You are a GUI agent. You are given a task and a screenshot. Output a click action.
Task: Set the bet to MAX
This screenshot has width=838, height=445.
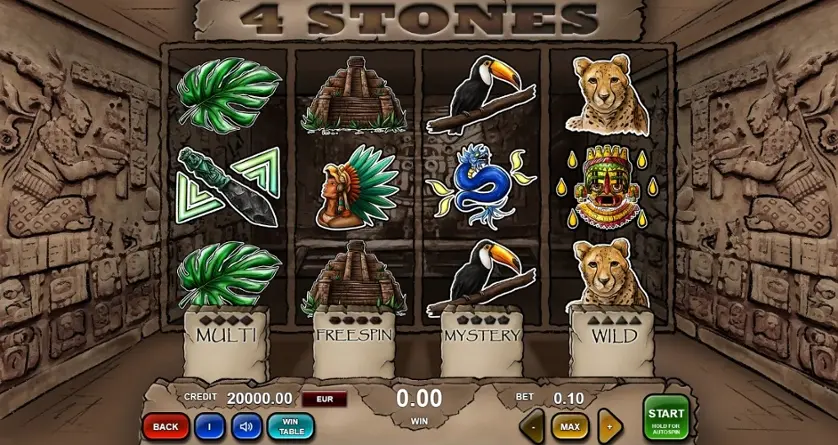570,427
